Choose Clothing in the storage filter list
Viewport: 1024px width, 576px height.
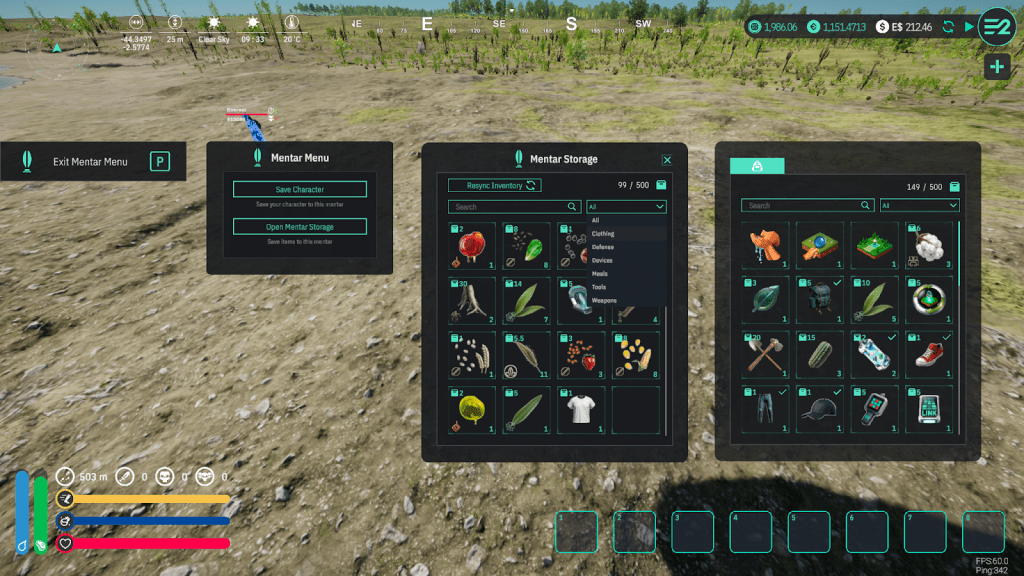point(603,234)
